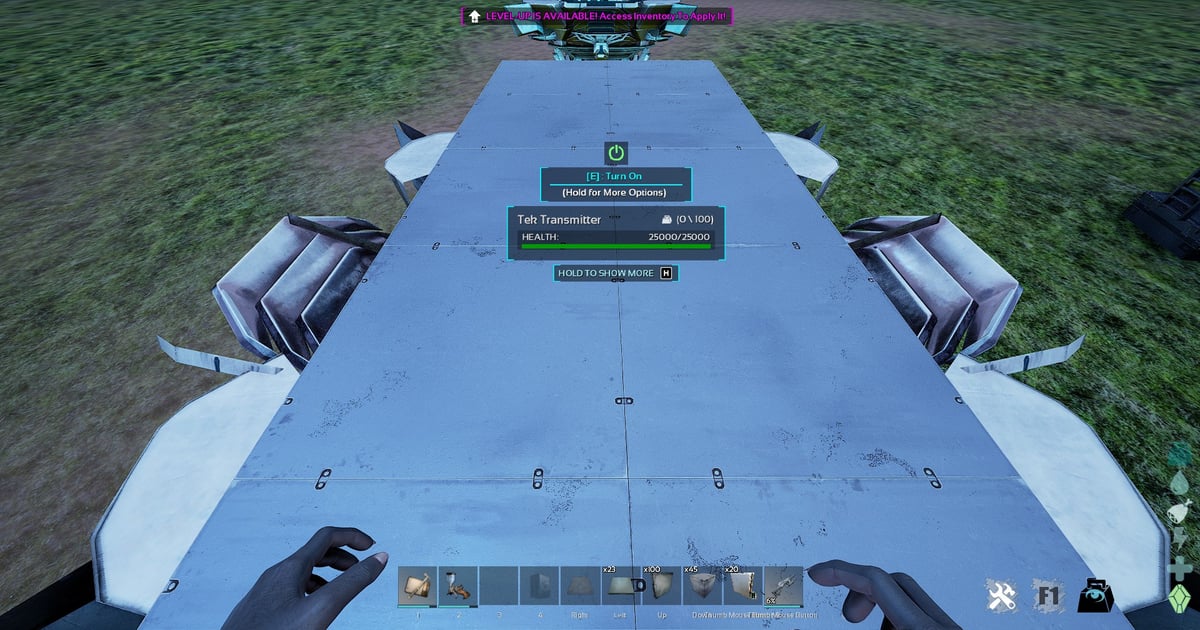
Task: Select the x100 wall piece slot
Action: (x=661, y=585)
